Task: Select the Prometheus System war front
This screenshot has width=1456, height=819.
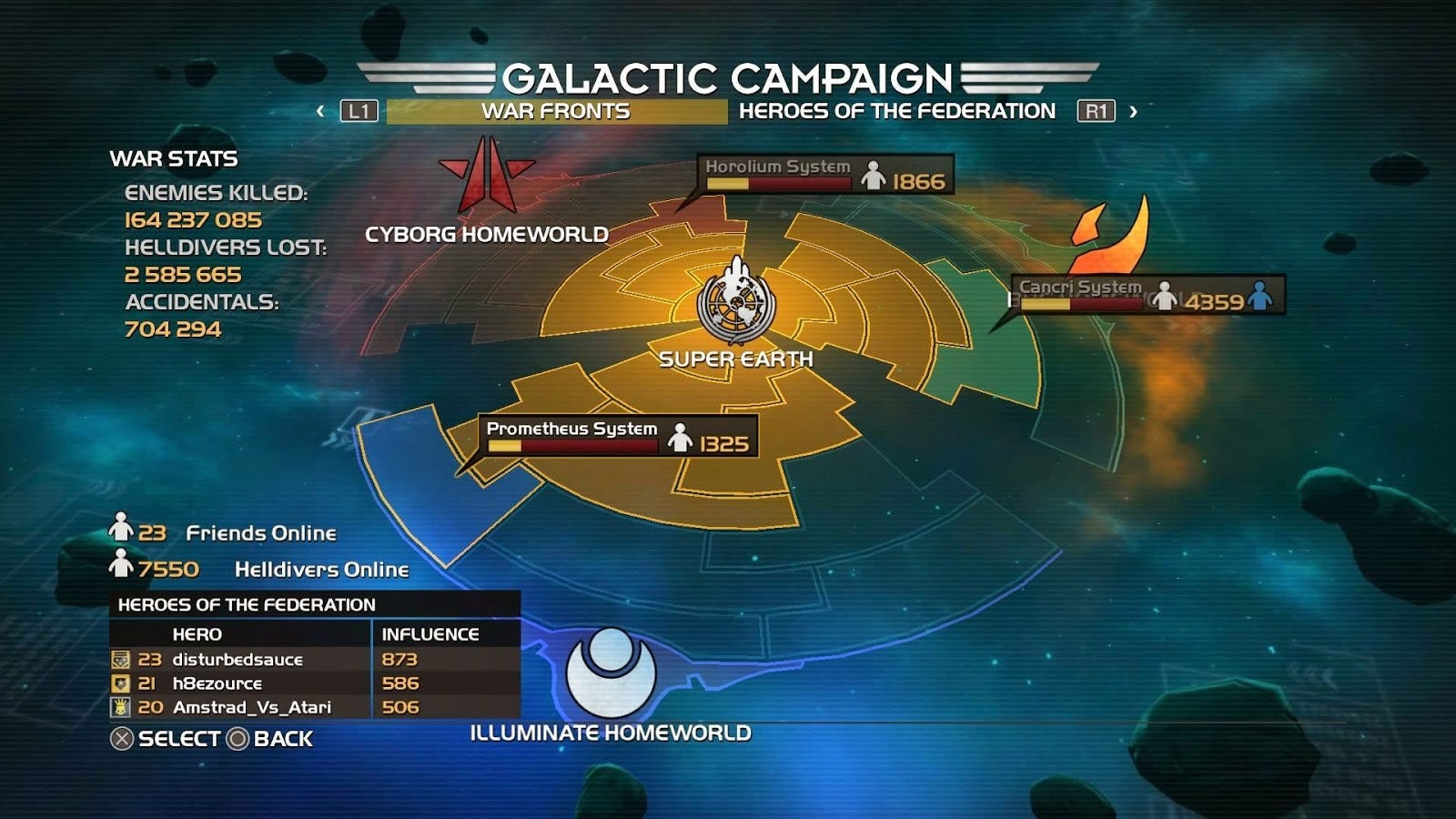Action: coord(618,435)
